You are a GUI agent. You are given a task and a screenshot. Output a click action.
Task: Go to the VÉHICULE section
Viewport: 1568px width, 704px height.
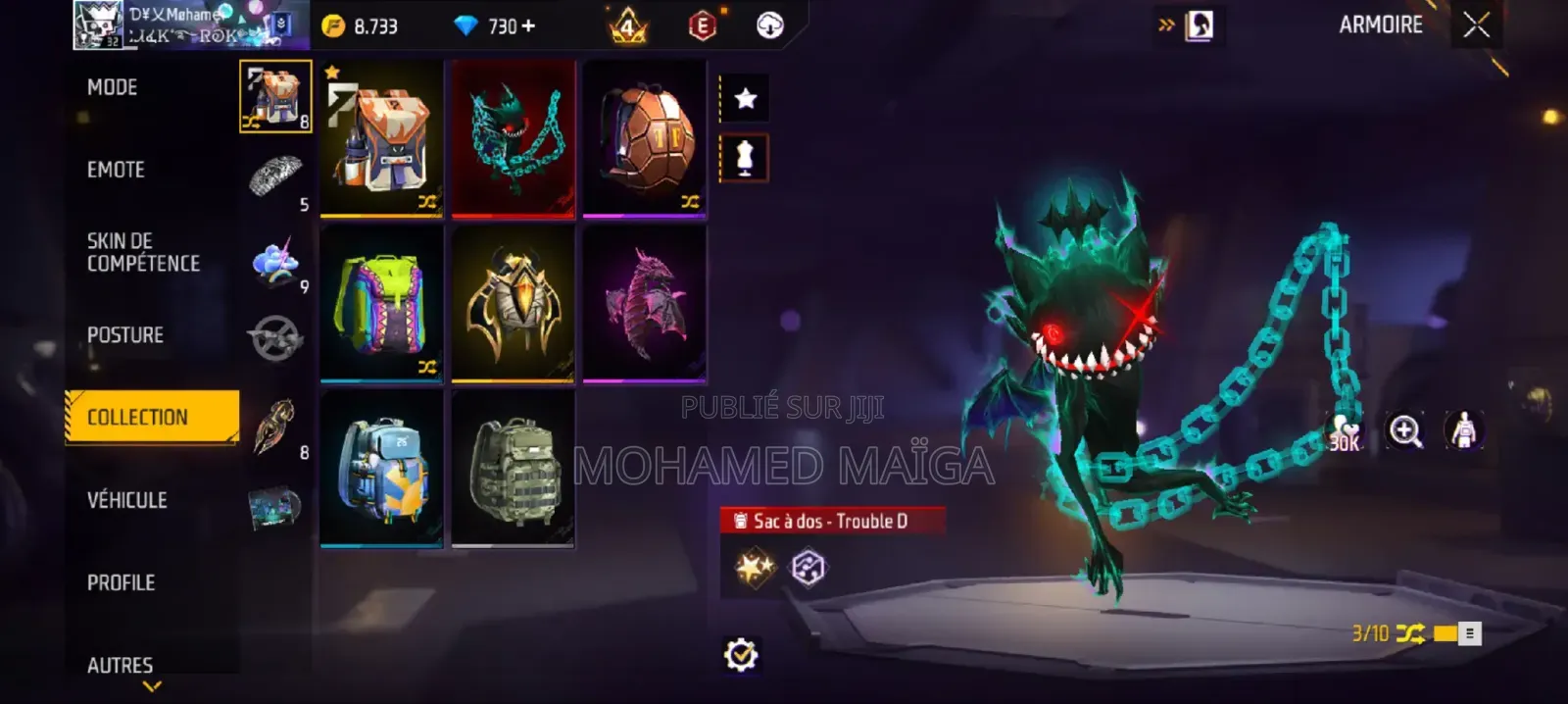[x=127, y=500]
